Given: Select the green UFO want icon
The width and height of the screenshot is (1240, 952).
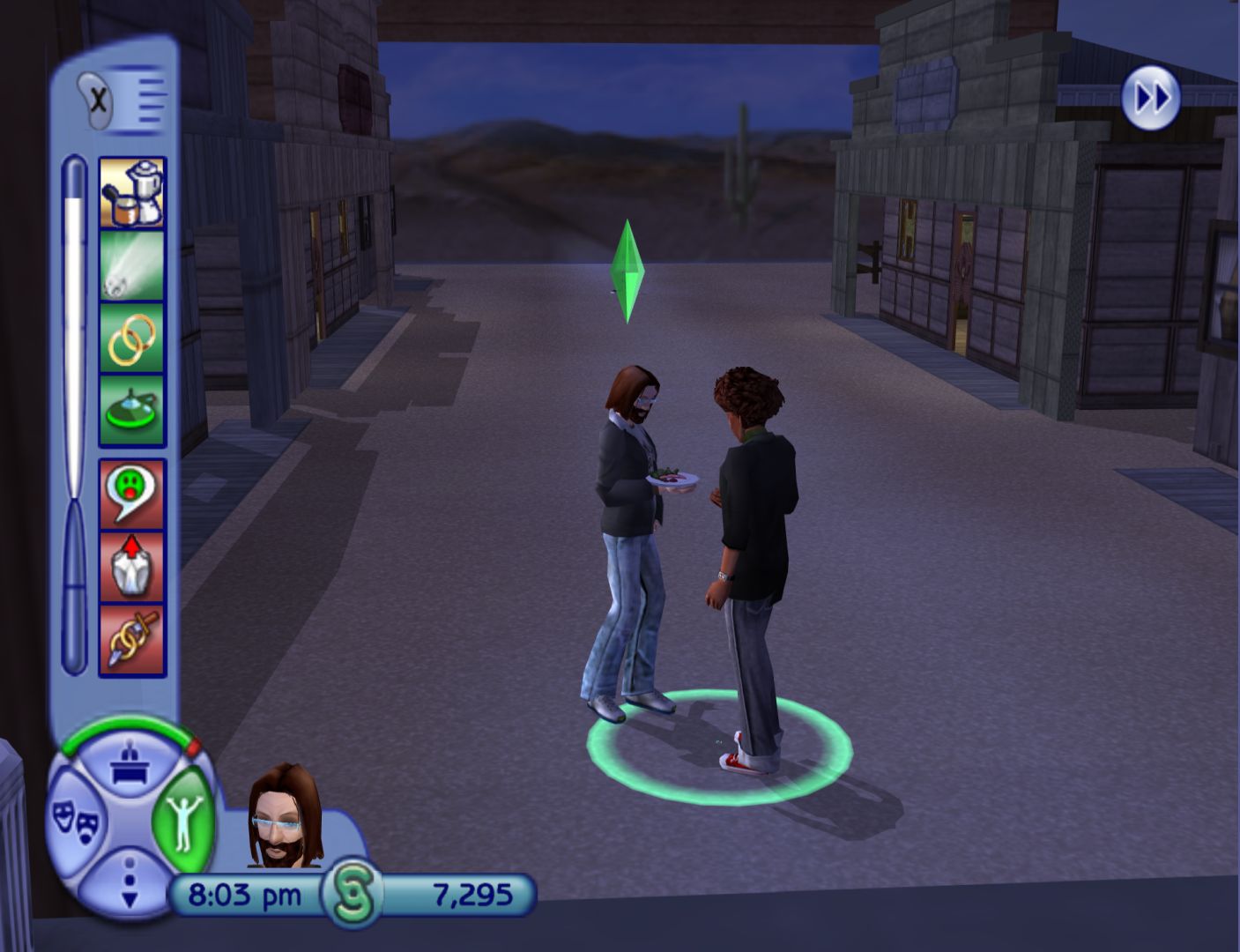Looking at the screenshot, I should (131, 411).
